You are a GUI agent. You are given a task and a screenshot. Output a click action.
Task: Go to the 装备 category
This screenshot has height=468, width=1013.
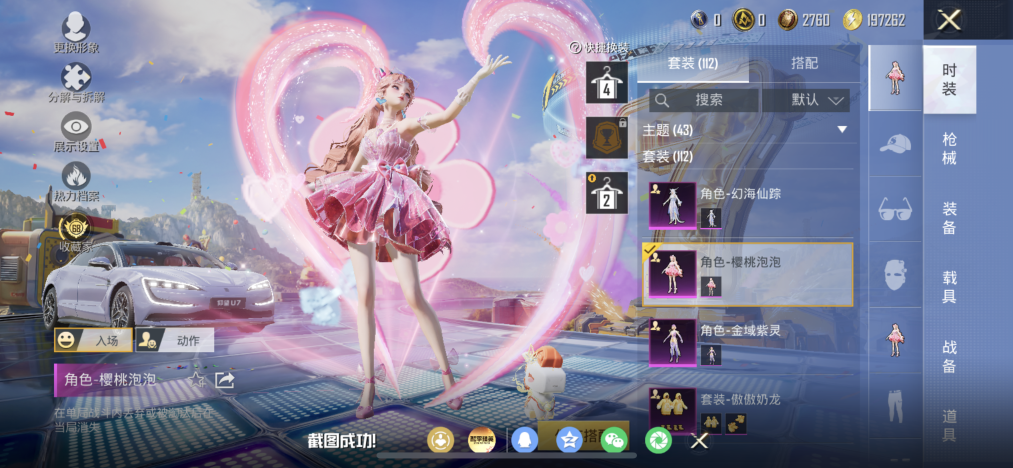[949, 218]
